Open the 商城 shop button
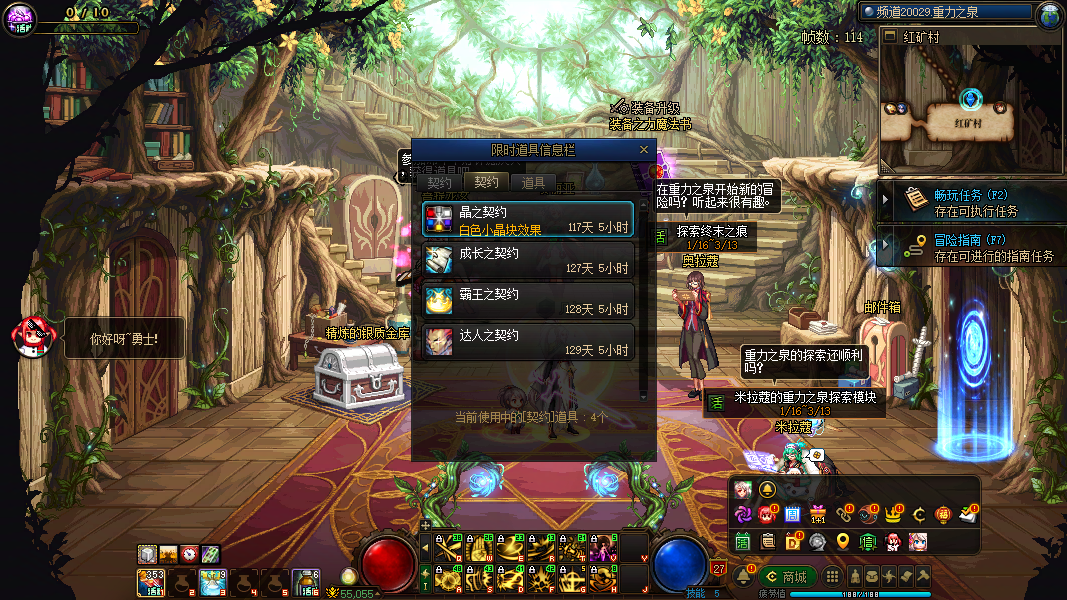 click(x=786, y=577)
